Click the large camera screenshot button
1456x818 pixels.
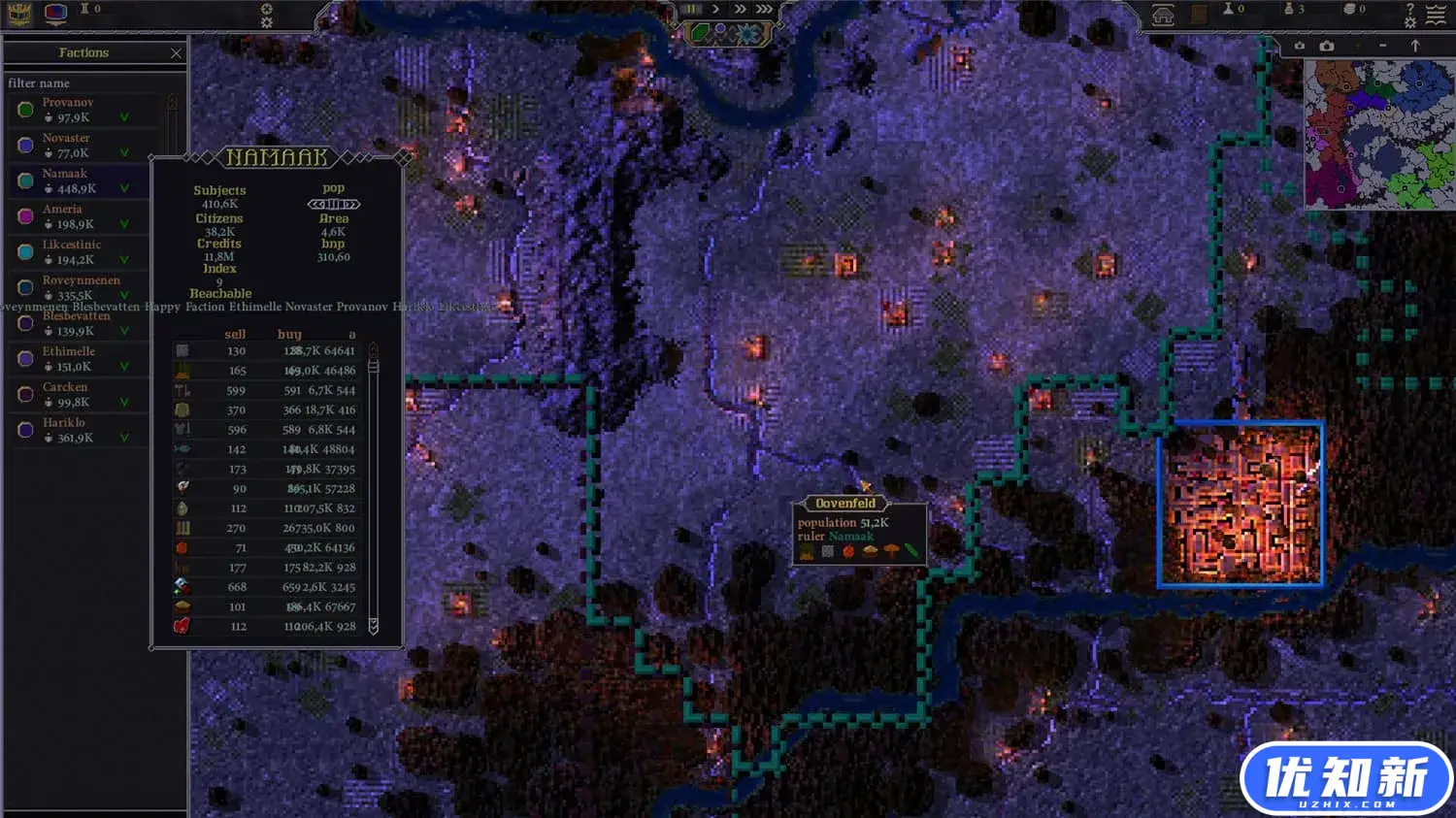pos(1327,46)
